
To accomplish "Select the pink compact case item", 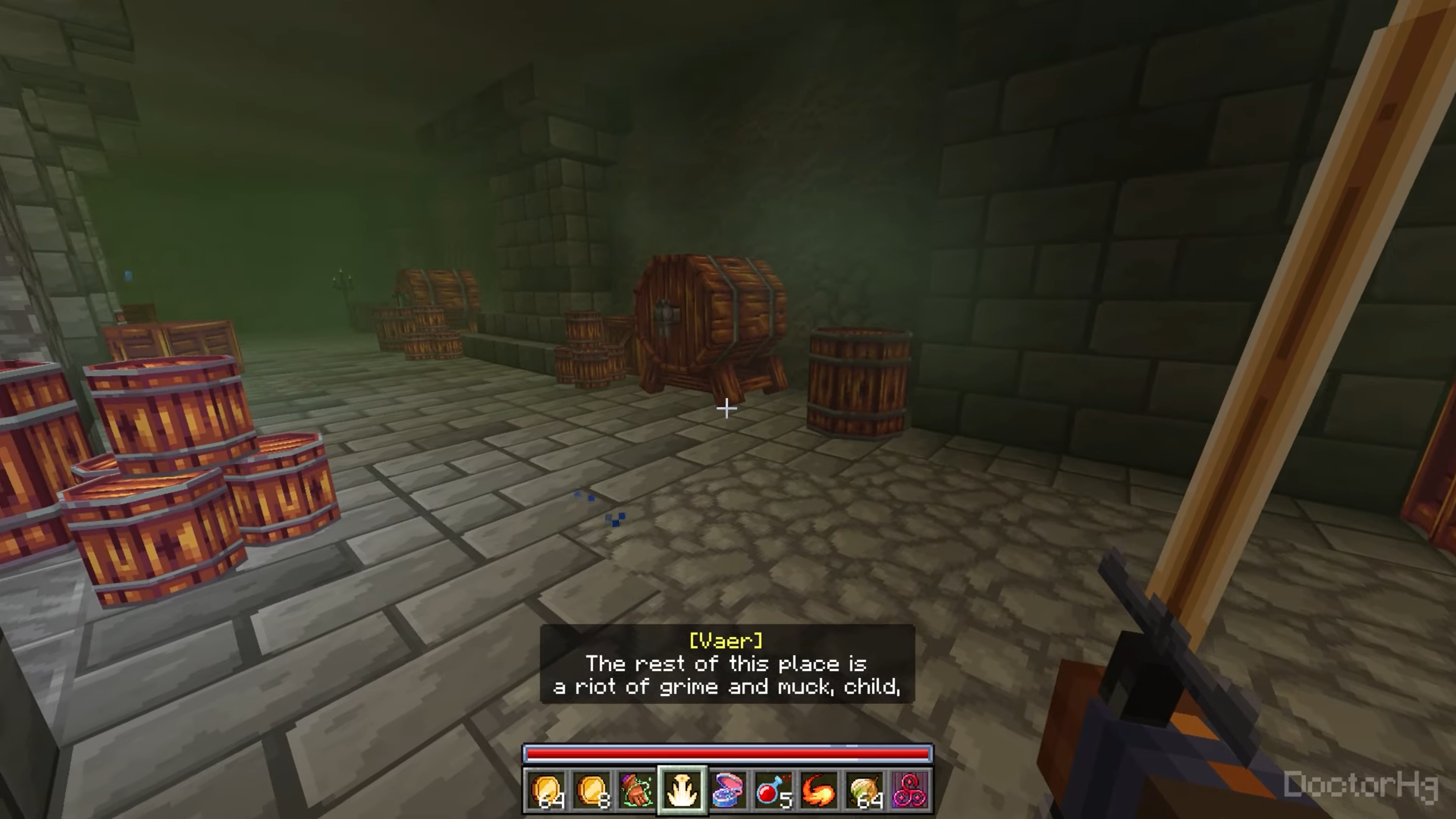I will click(x=728, y=790).
